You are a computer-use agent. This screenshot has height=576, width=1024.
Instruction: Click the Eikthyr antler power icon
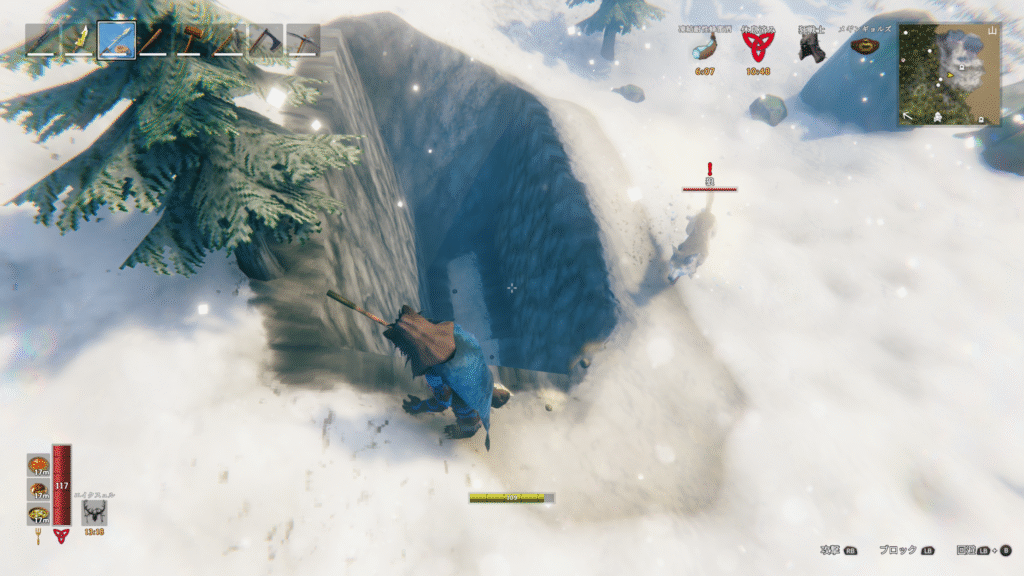95,512
